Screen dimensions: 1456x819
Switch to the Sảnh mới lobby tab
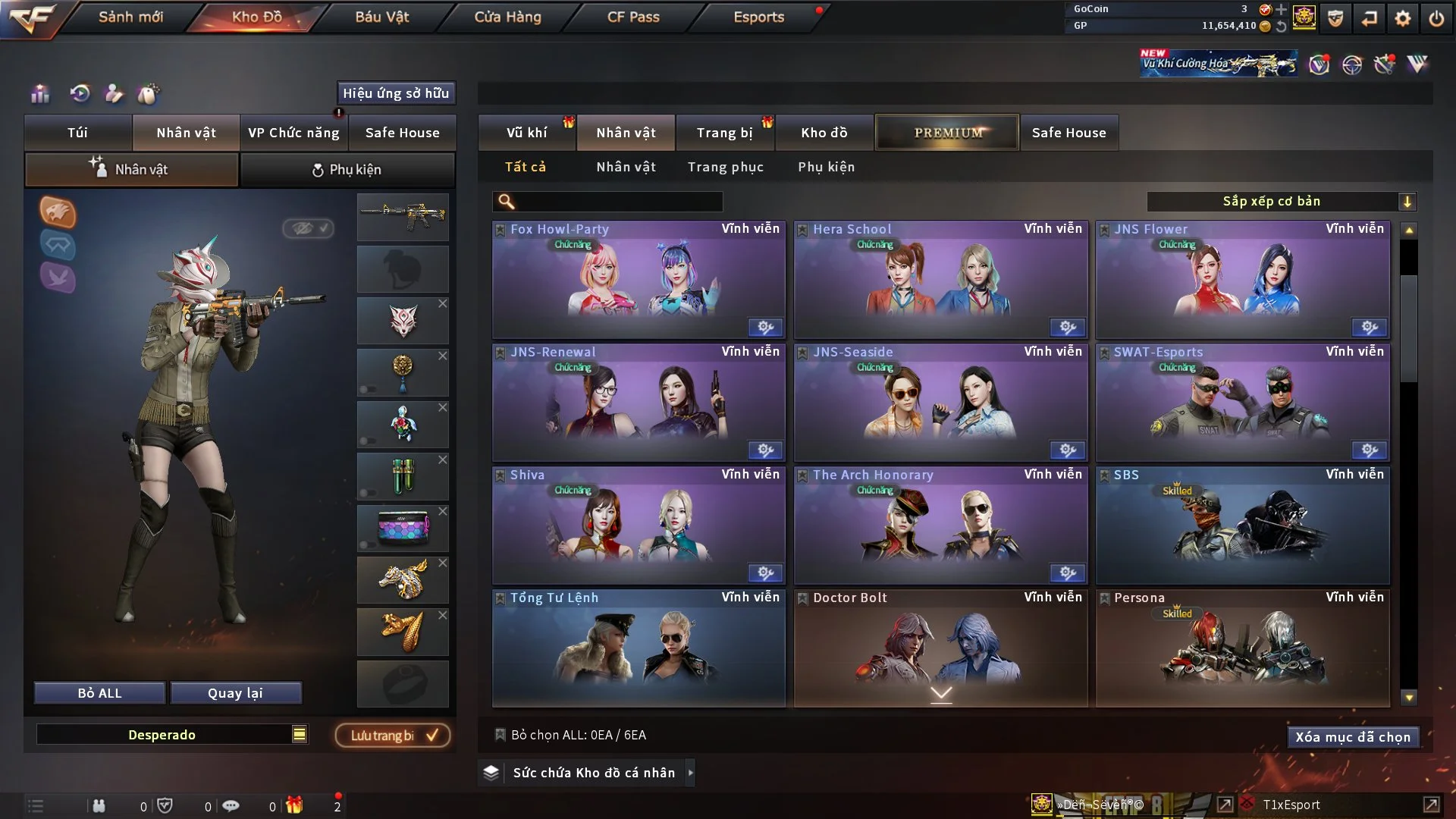[130, 17]
